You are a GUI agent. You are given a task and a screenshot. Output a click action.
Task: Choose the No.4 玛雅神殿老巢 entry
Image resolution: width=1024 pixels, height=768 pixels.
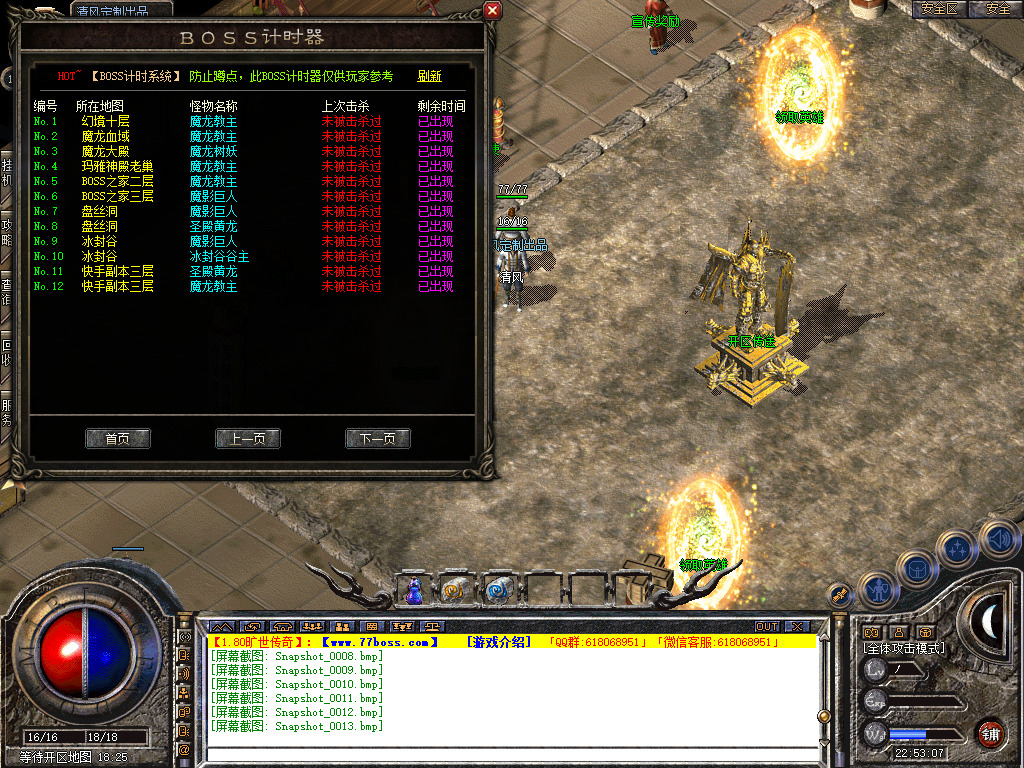coord(117,166)
